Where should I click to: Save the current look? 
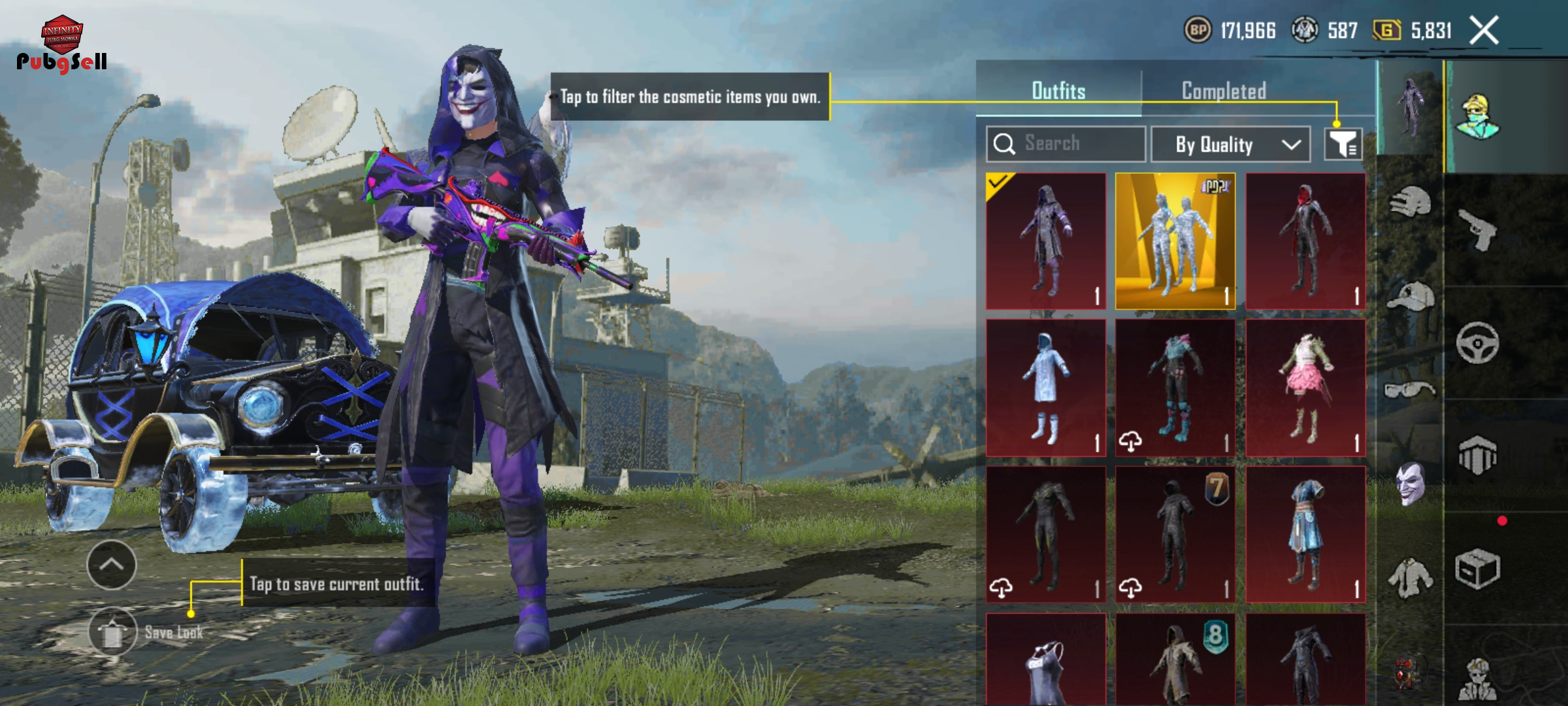pyautogui.click(x=113, y=632)
